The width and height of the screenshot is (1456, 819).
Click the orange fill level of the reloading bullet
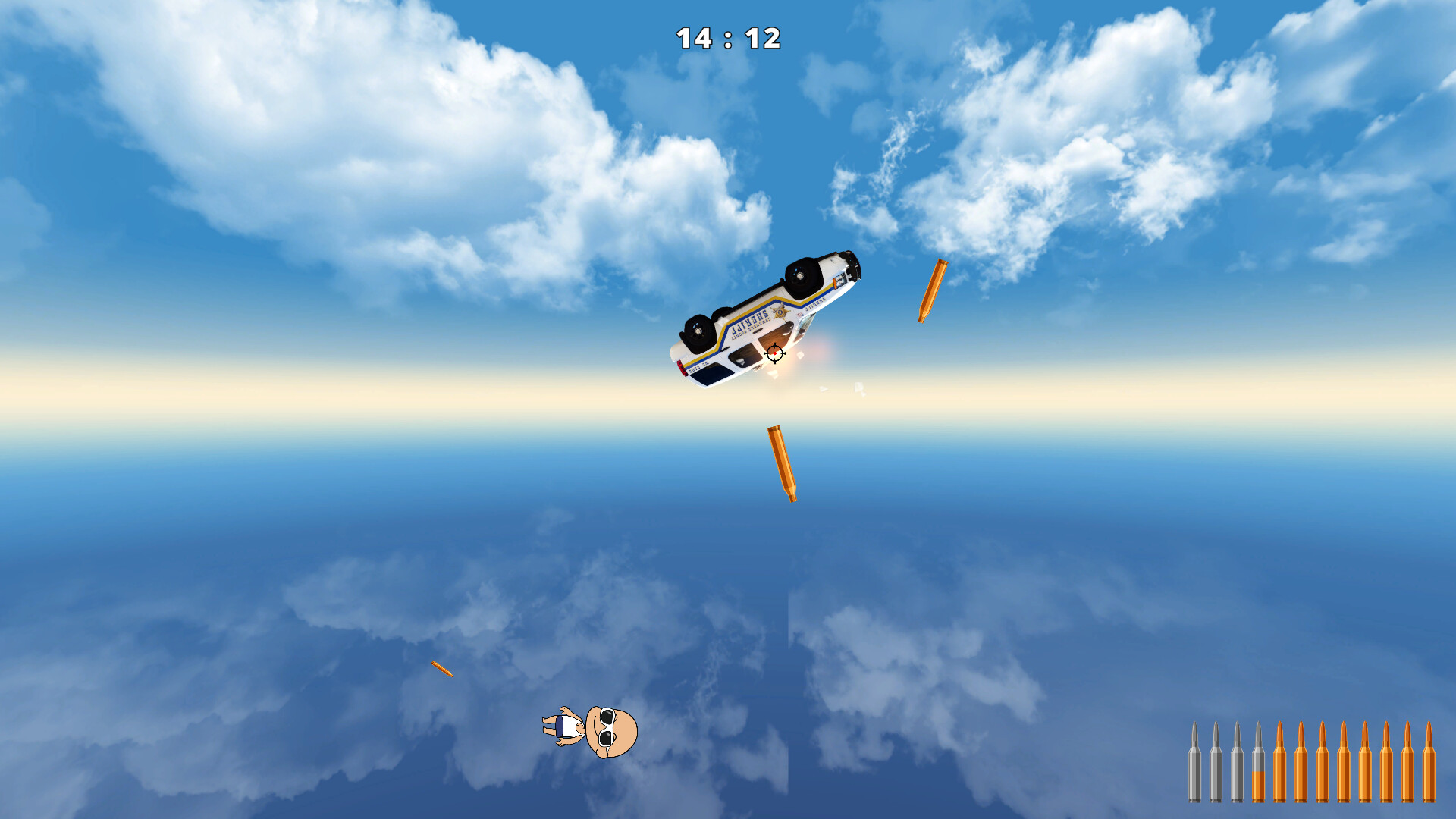1258,786
